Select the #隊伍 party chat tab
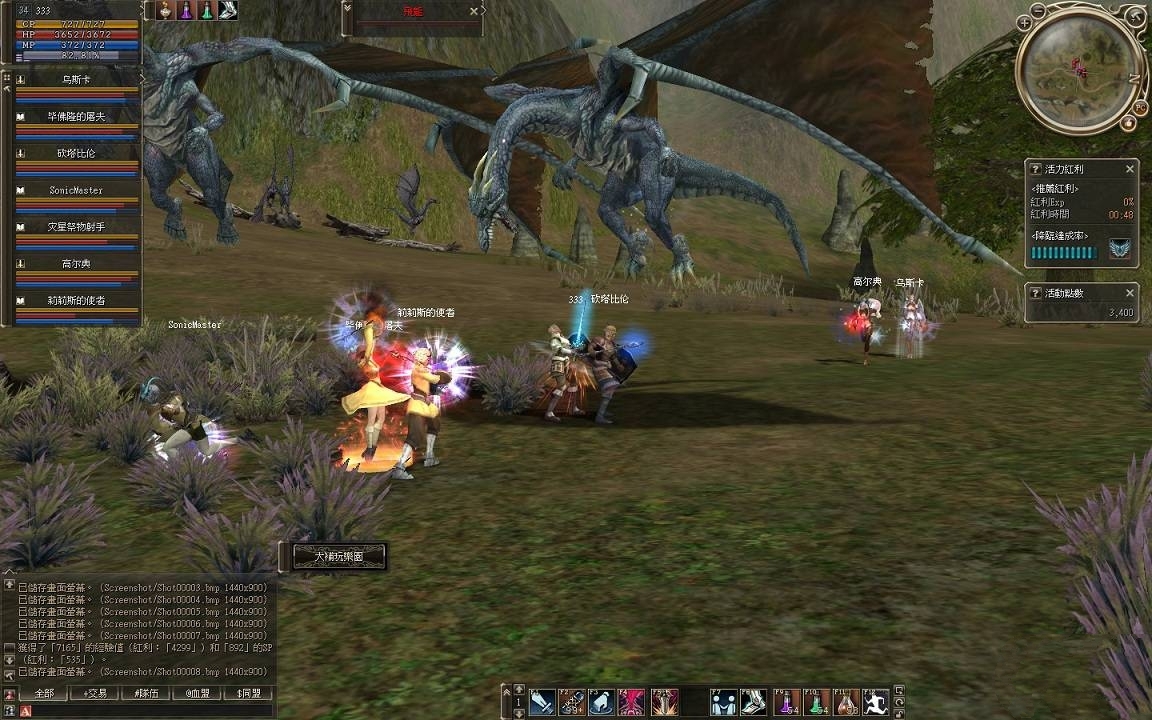Screen dimensions: 1152x720 (x=146, y=693)
